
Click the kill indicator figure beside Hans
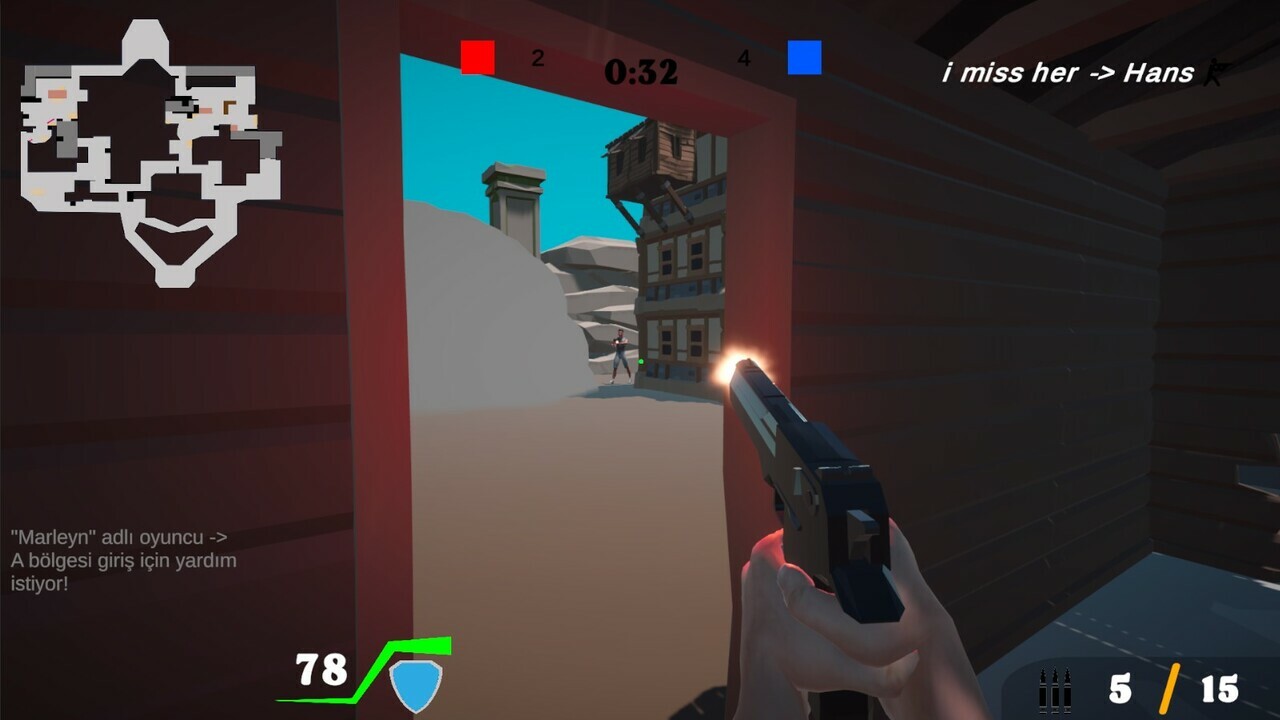click(1211, 72)
